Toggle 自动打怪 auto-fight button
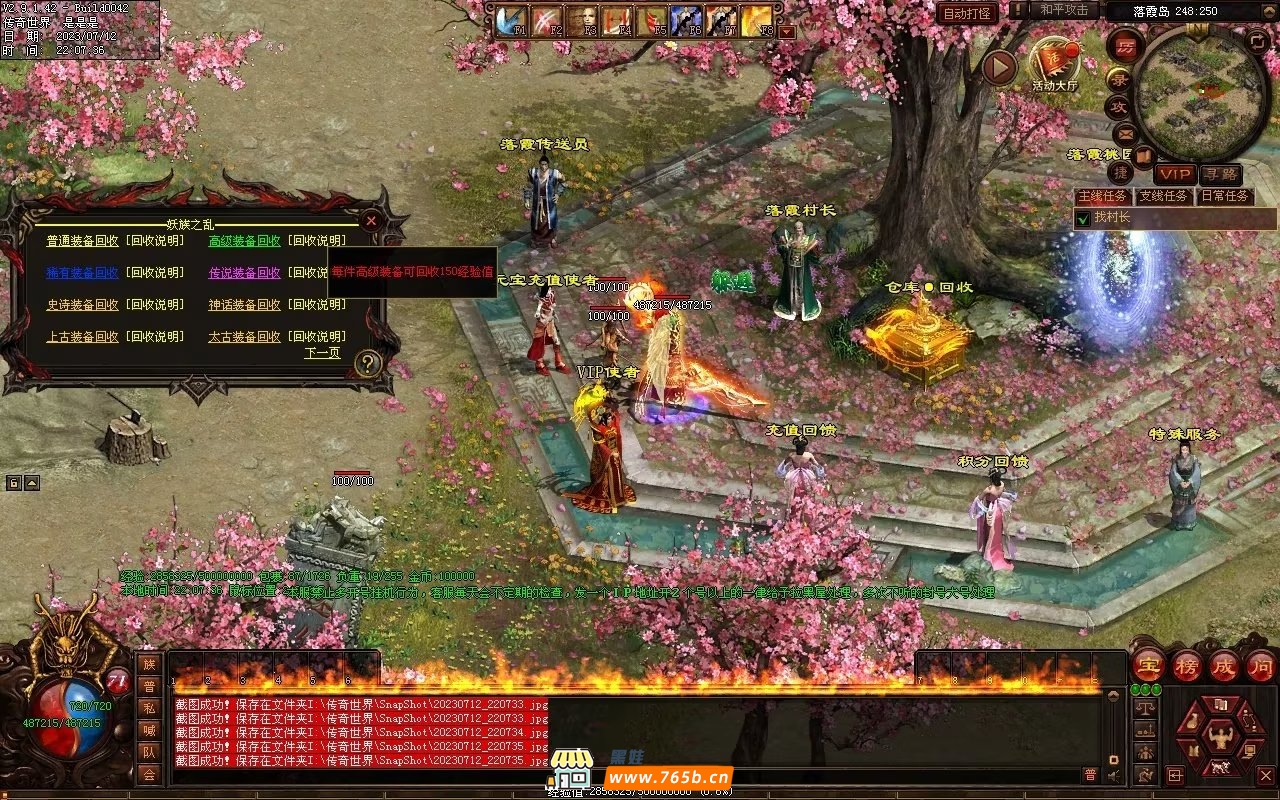The width and height of the screenshot is (1280, 800). (x=967, y=14)
